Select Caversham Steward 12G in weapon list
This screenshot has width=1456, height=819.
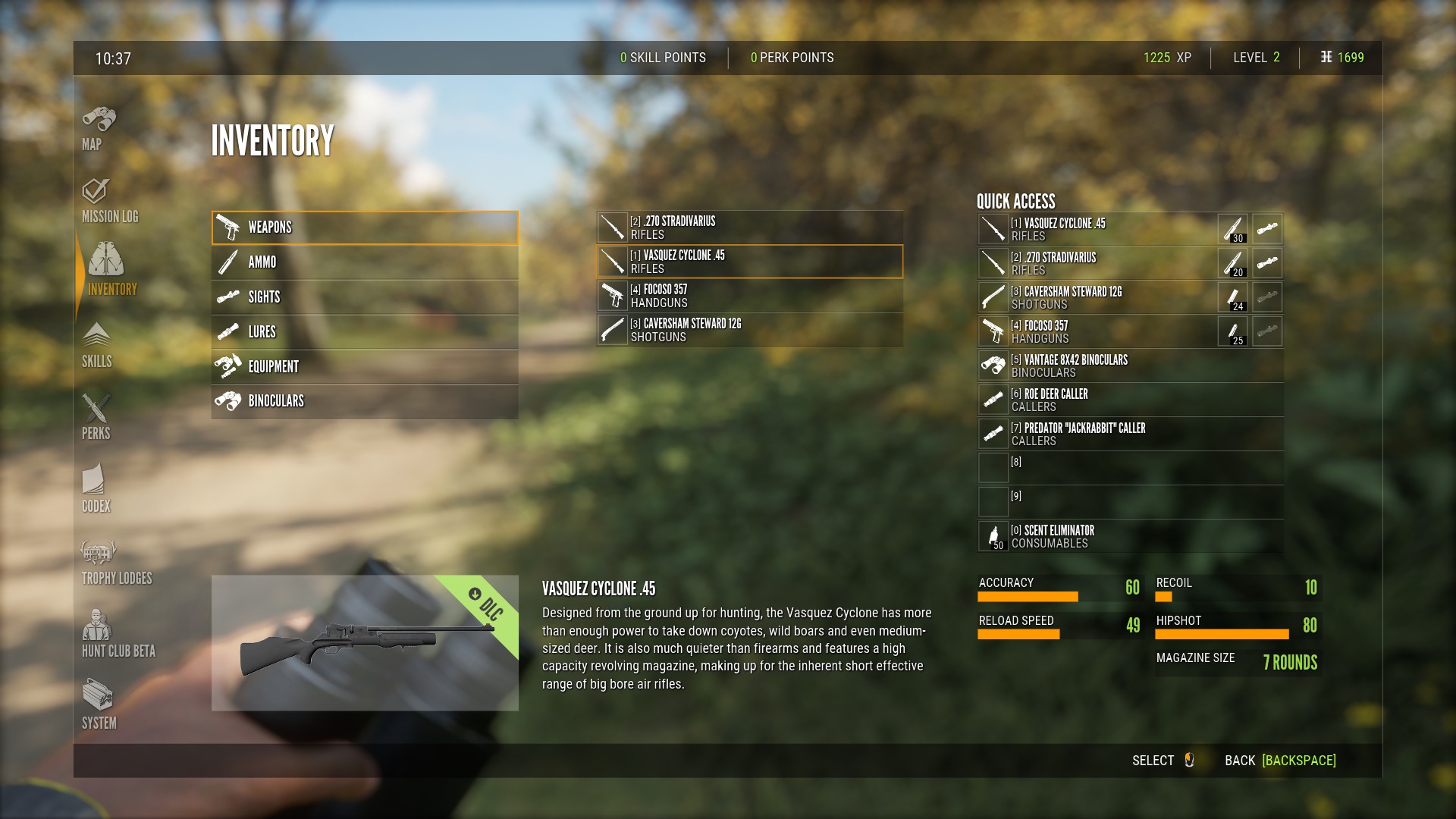pyautogui.click(x=749, y=330)
